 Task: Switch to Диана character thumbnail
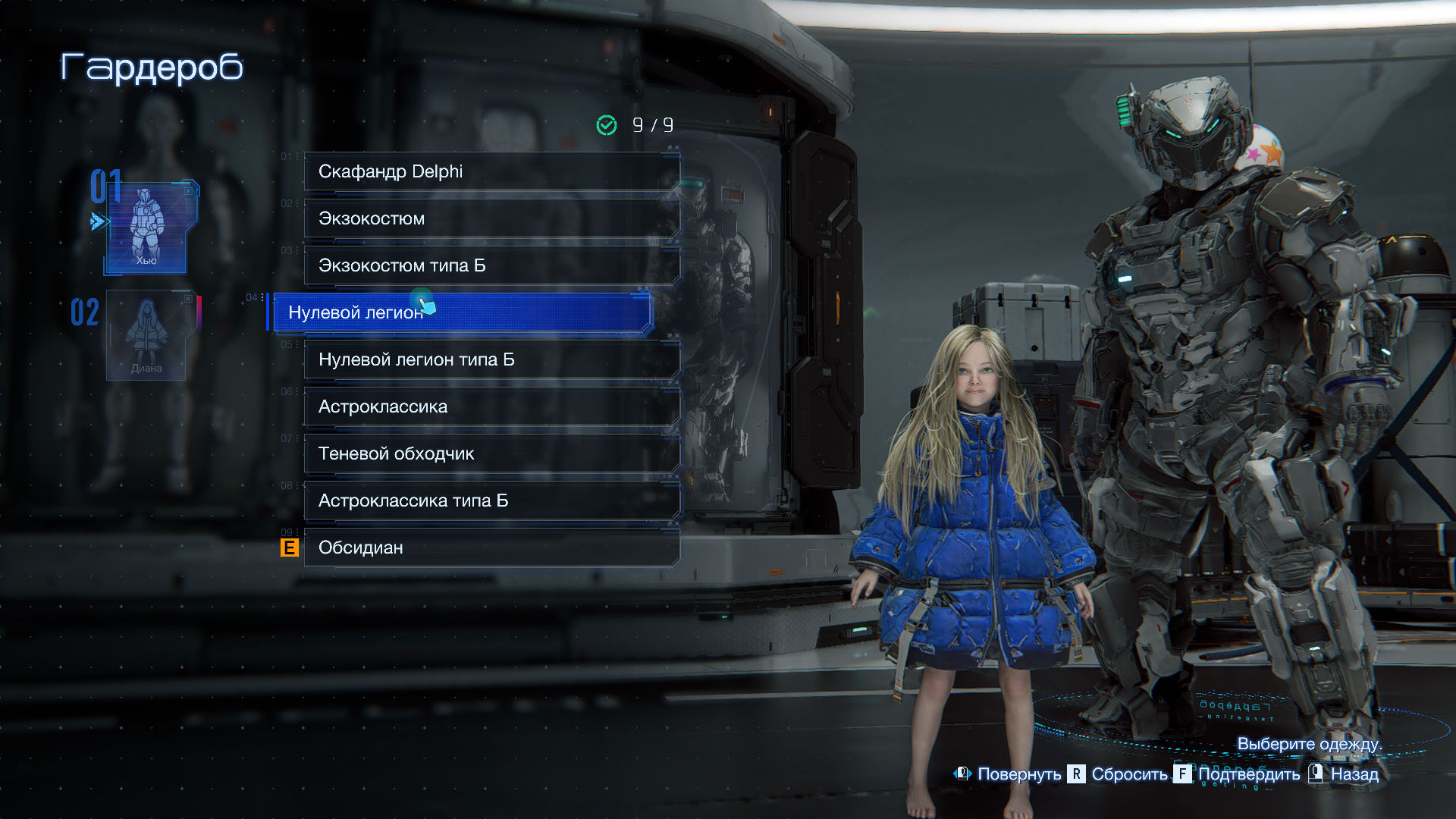146,335
